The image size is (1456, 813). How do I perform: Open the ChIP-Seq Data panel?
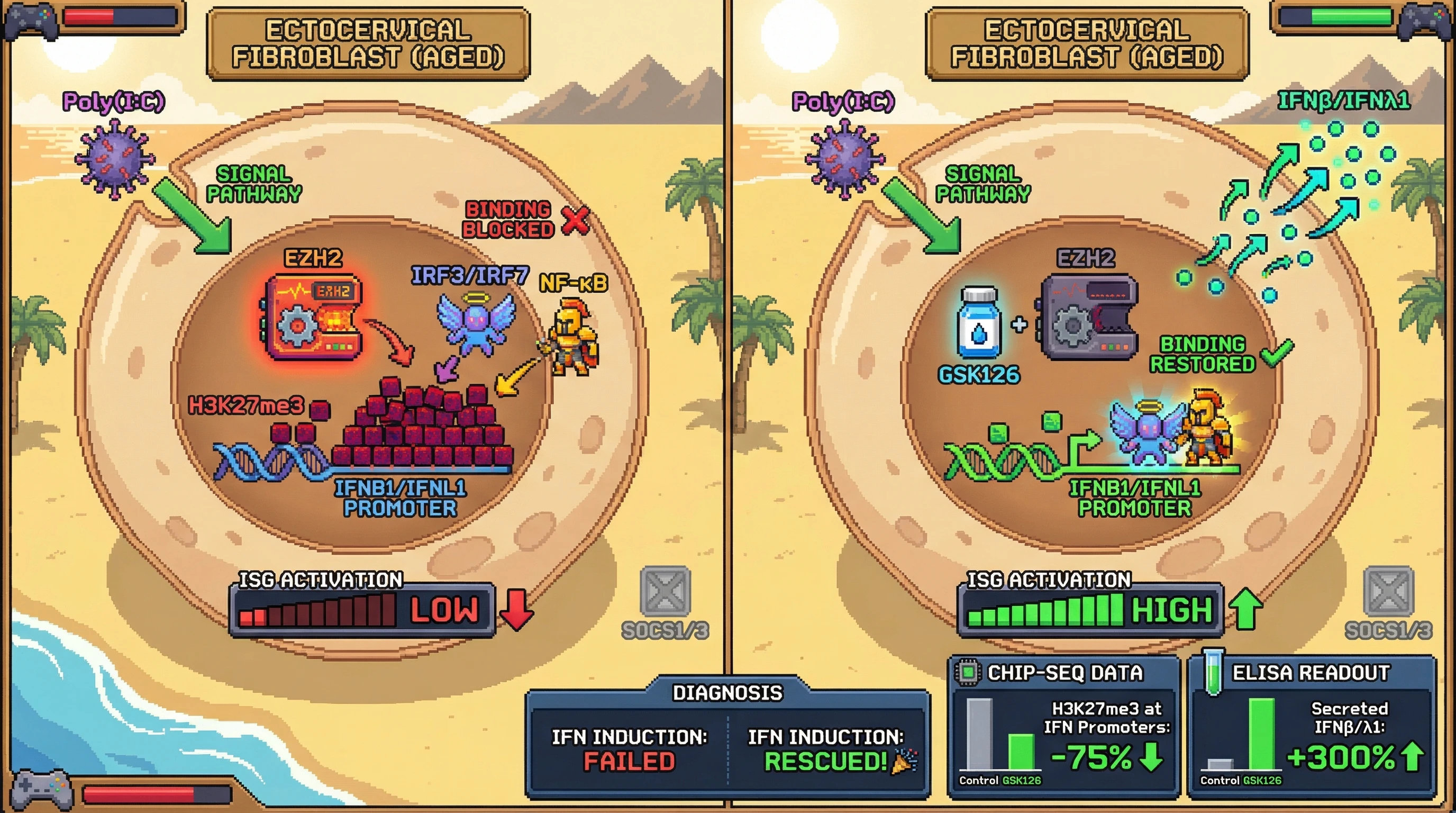(1064, 673)
